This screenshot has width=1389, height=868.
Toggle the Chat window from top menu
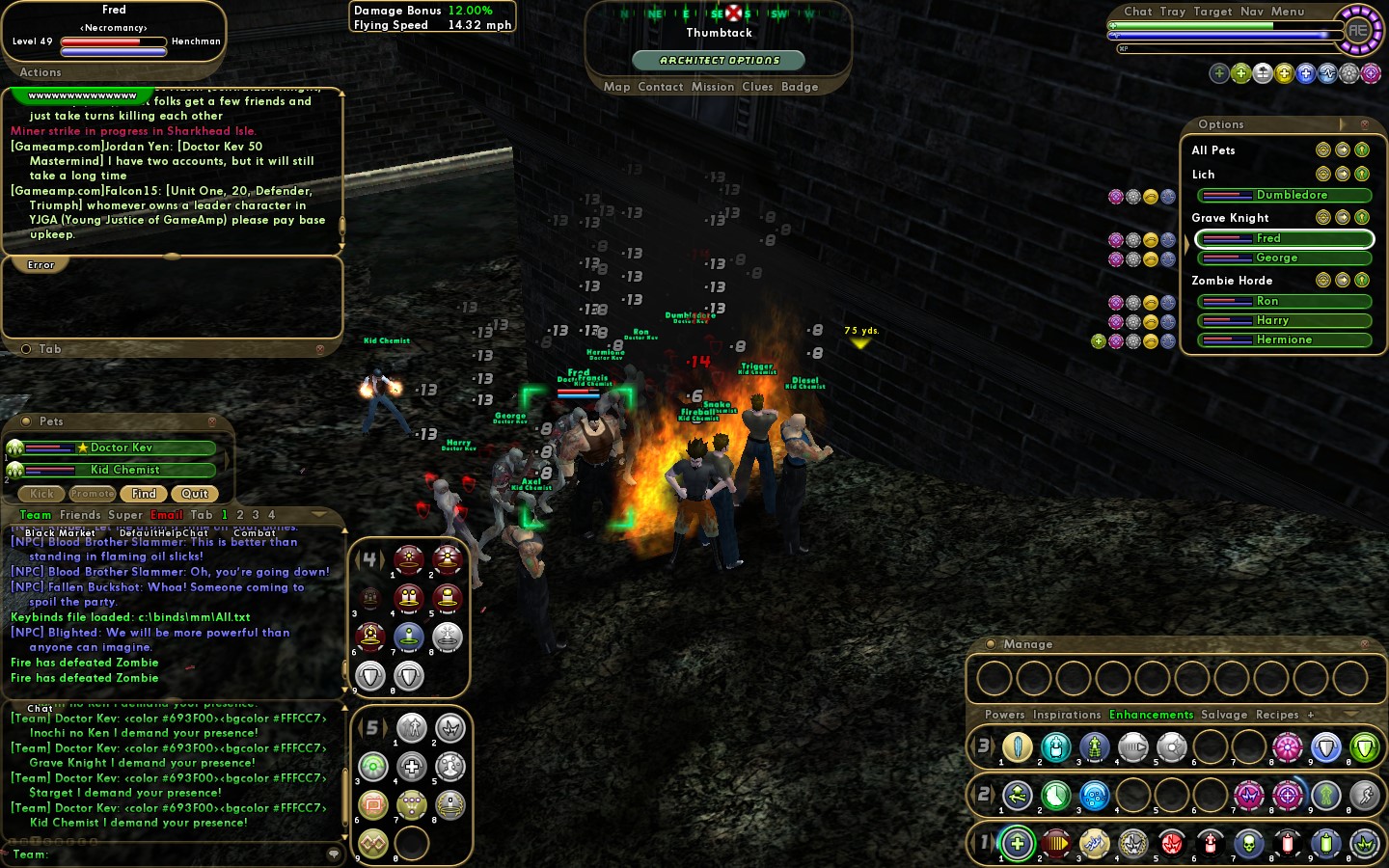pyautogui.click(x=1137, y=12)
